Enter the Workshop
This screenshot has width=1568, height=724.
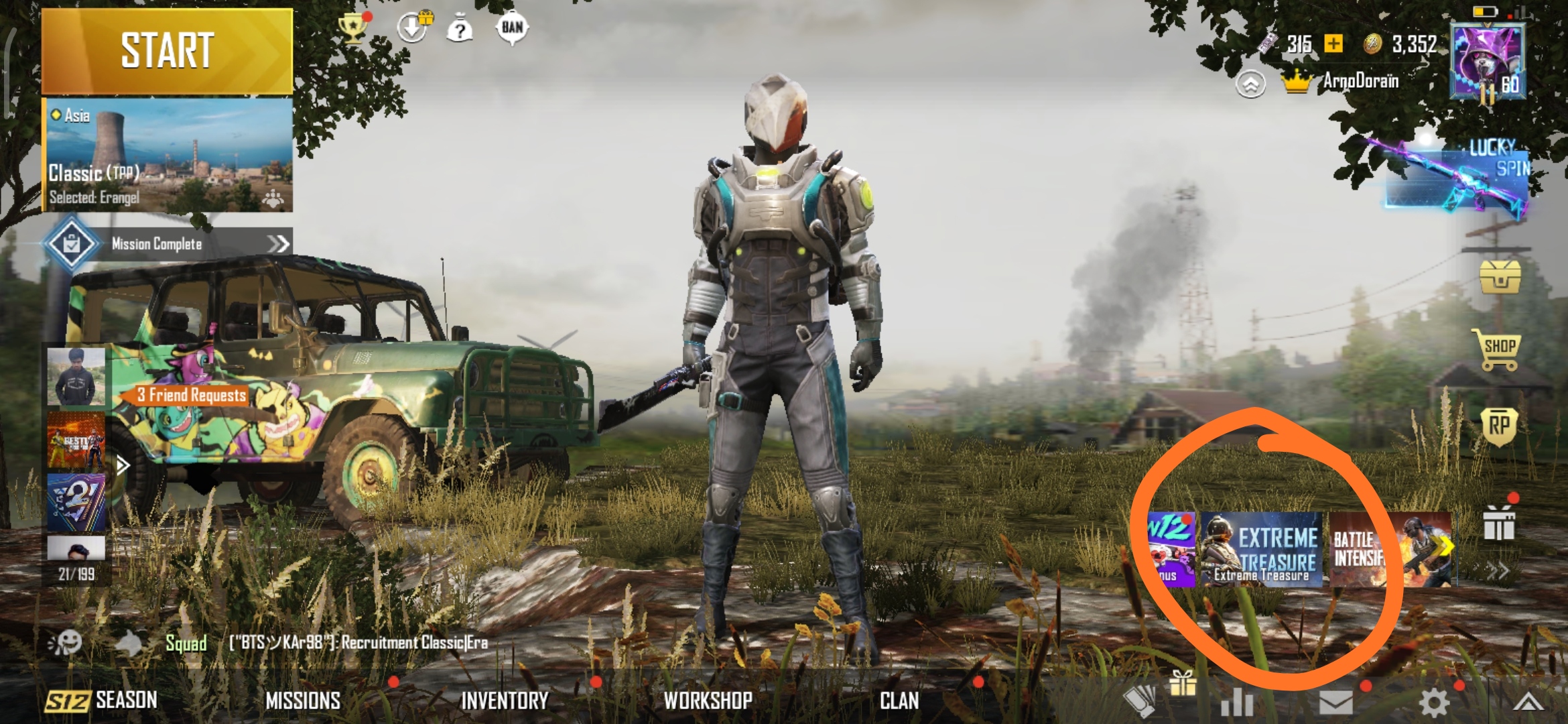click(708, 701)
